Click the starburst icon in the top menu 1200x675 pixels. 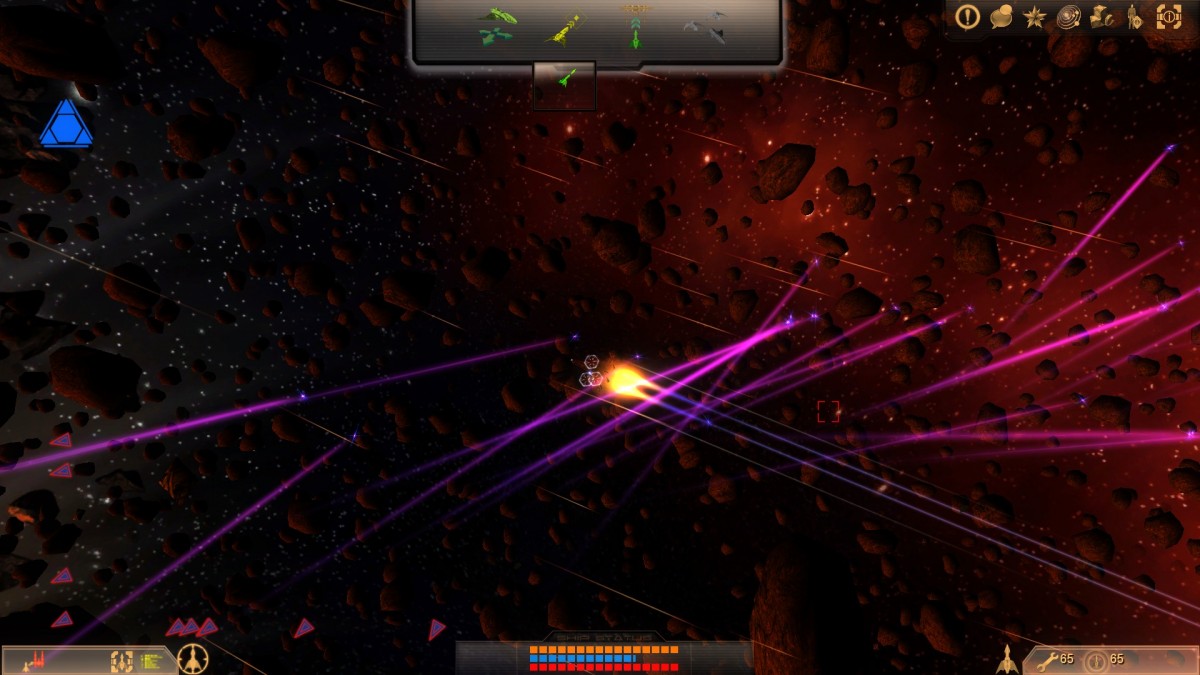(x=1034, y=16)
